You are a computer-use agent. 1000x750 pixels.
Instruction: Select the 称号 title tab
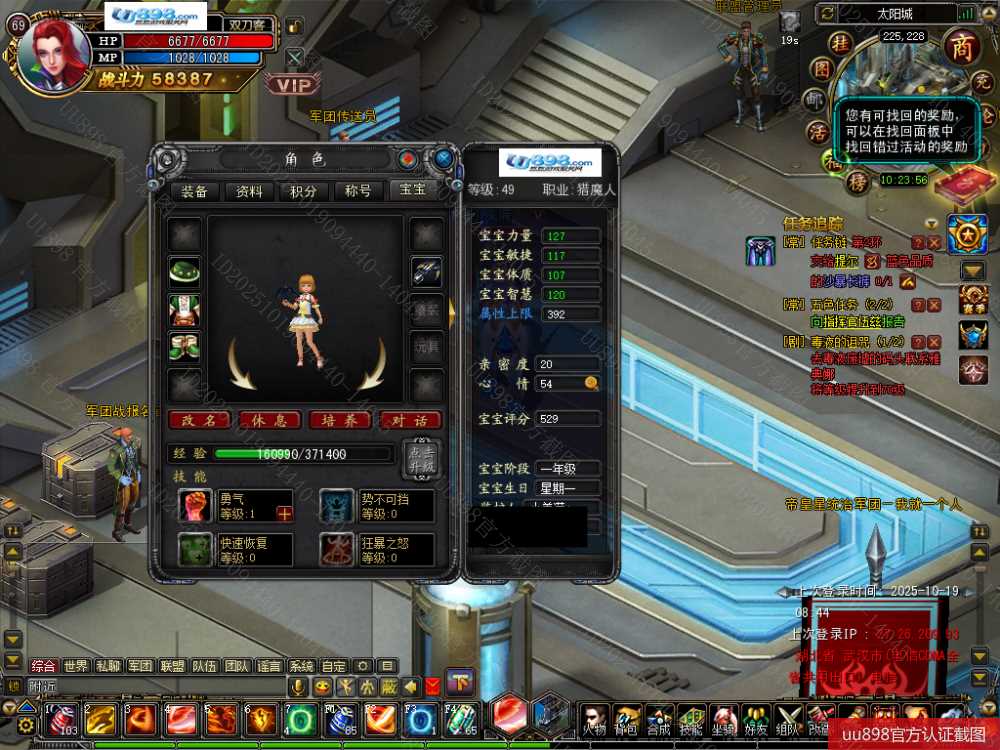click(358, 192)
